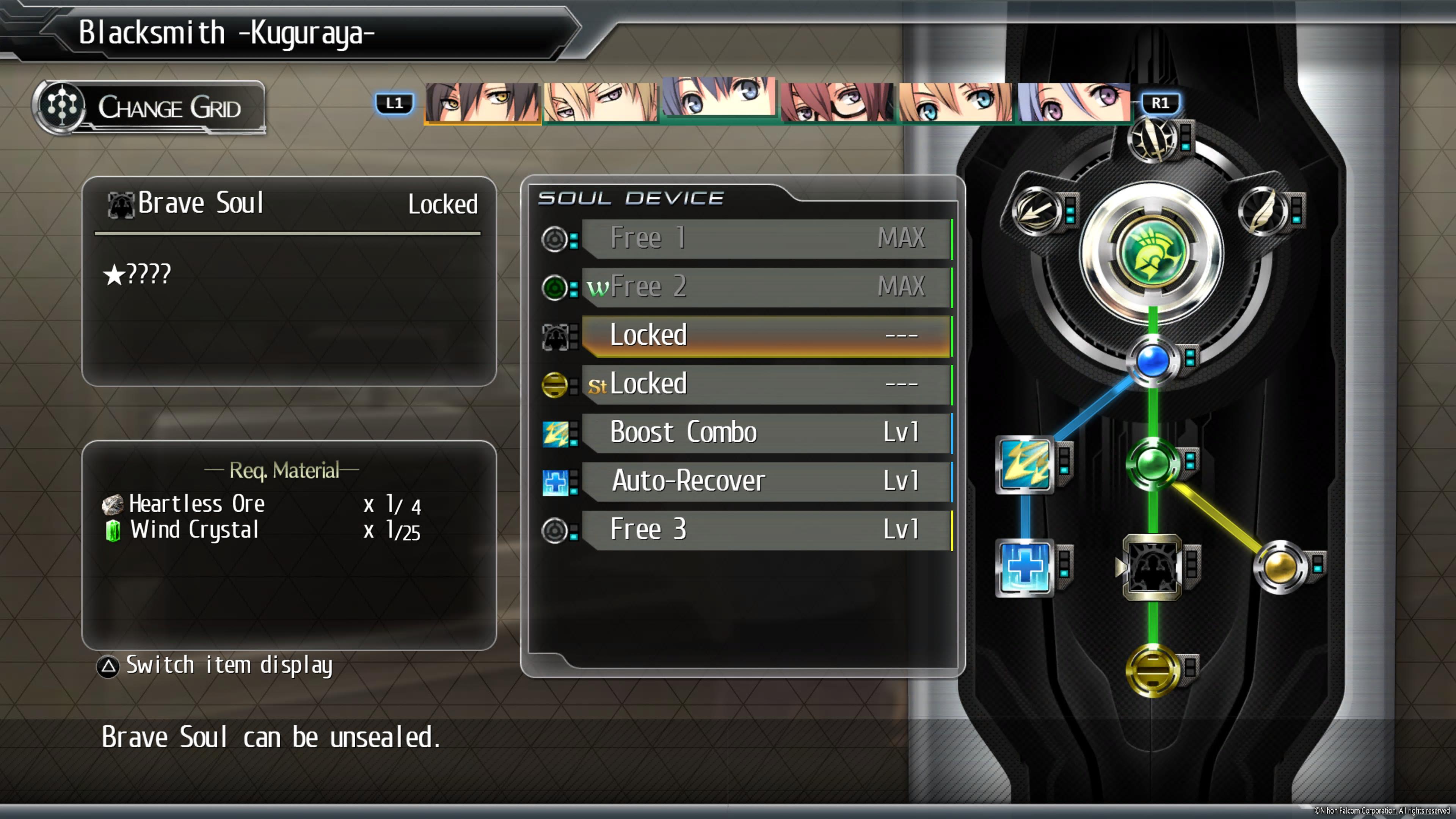The height and width of the screenshot is (819, 1456).
Task: Select the gold orb grid node
Action: tap(1280, 567)
